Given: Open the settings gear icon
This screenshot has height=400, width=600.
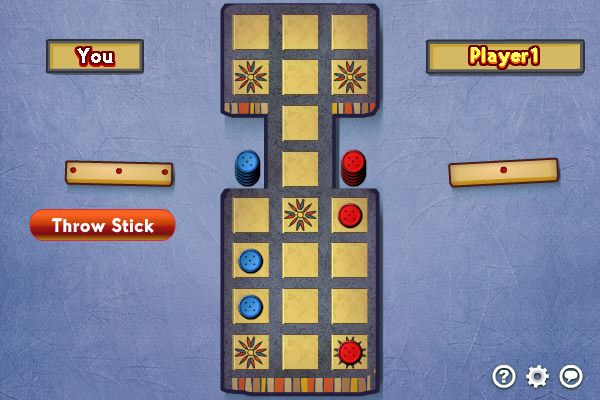Looking at the screenshot, I should pos(538,376).
